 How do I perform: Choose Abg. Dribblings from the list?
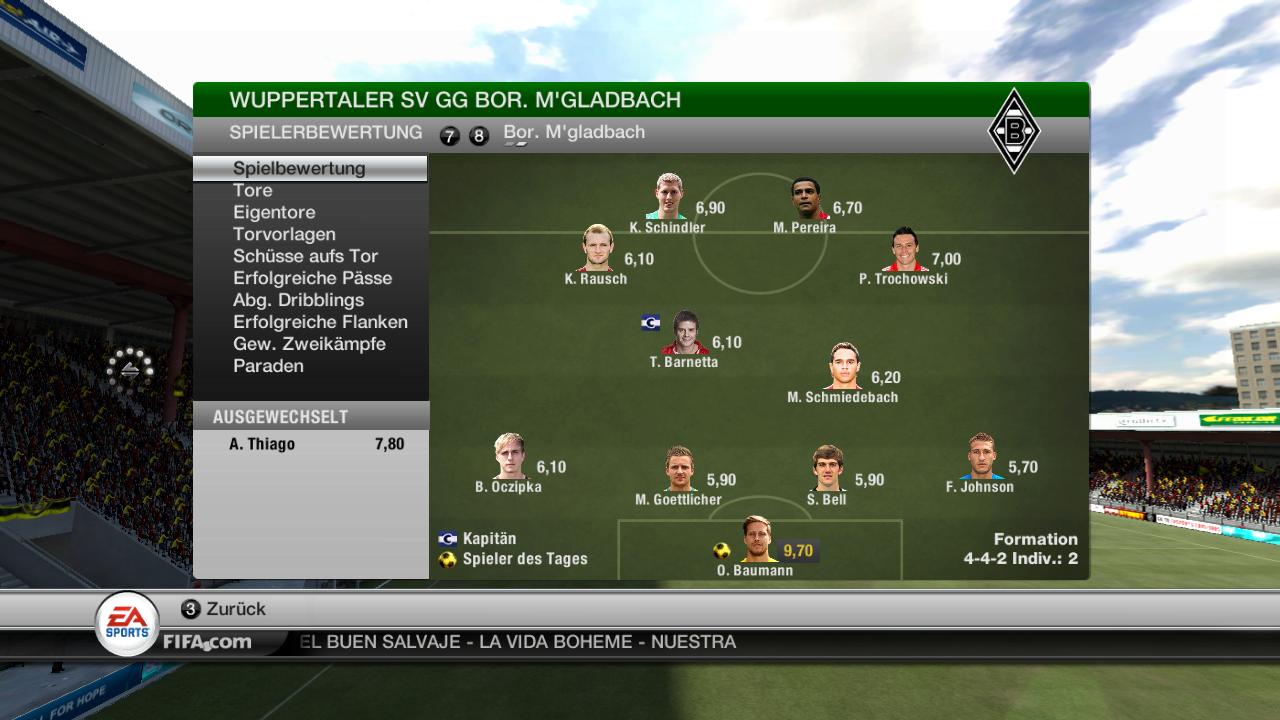pyautogui.click(x=298, y=300)
